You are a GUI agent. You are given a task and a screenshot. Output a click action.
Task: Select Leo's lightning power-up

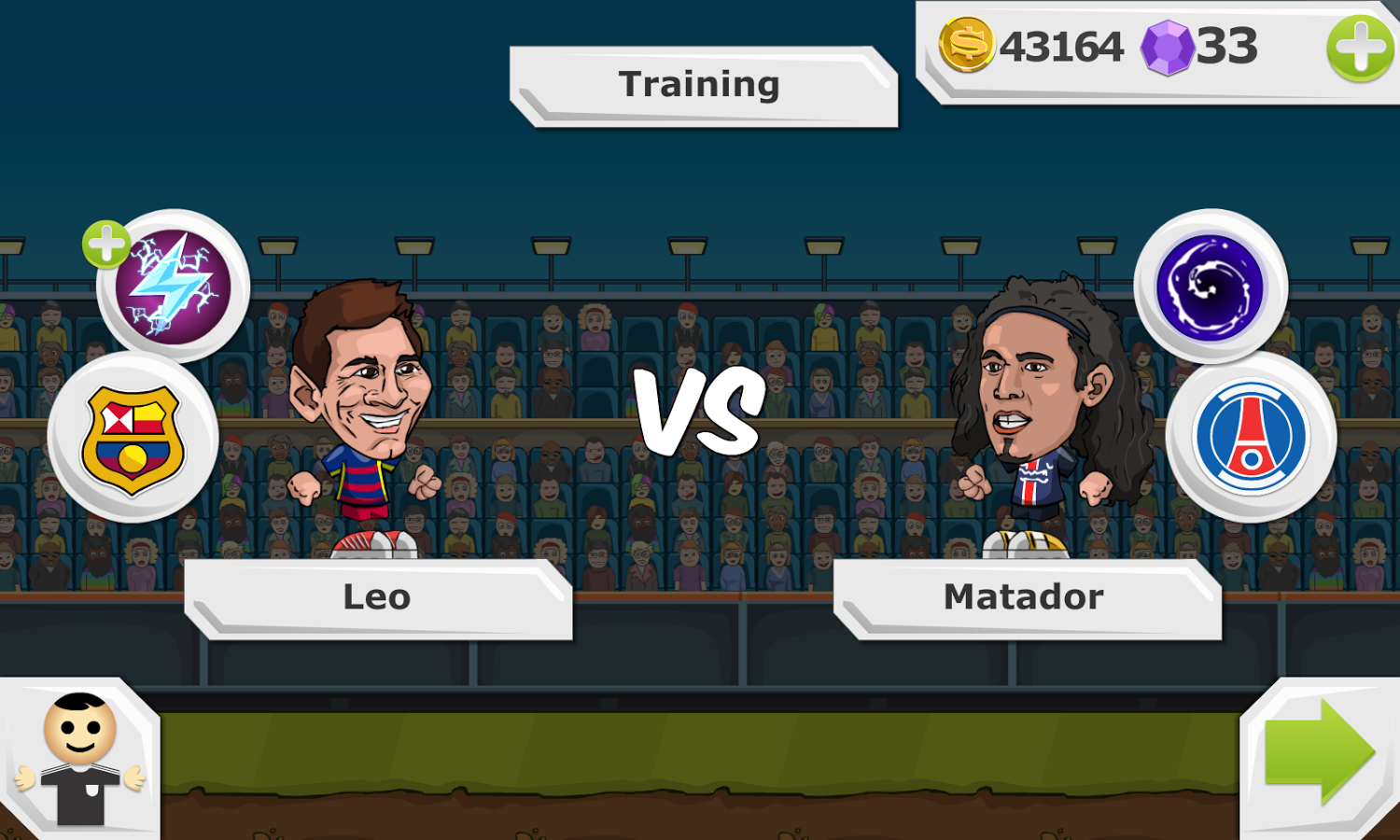(x=175, y=285)
